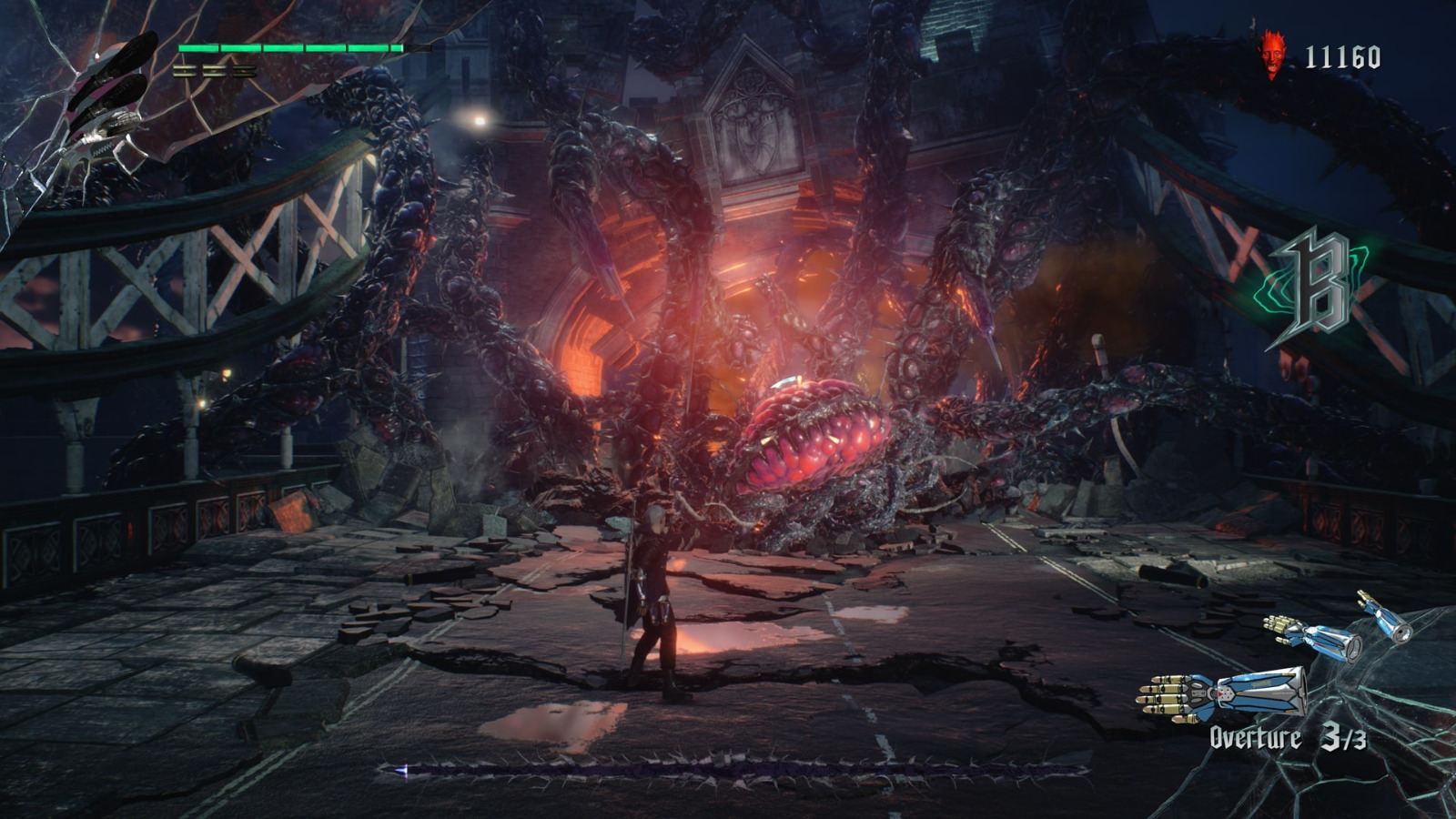Select the third Devil Trigger gauge pip

point(244,71)
